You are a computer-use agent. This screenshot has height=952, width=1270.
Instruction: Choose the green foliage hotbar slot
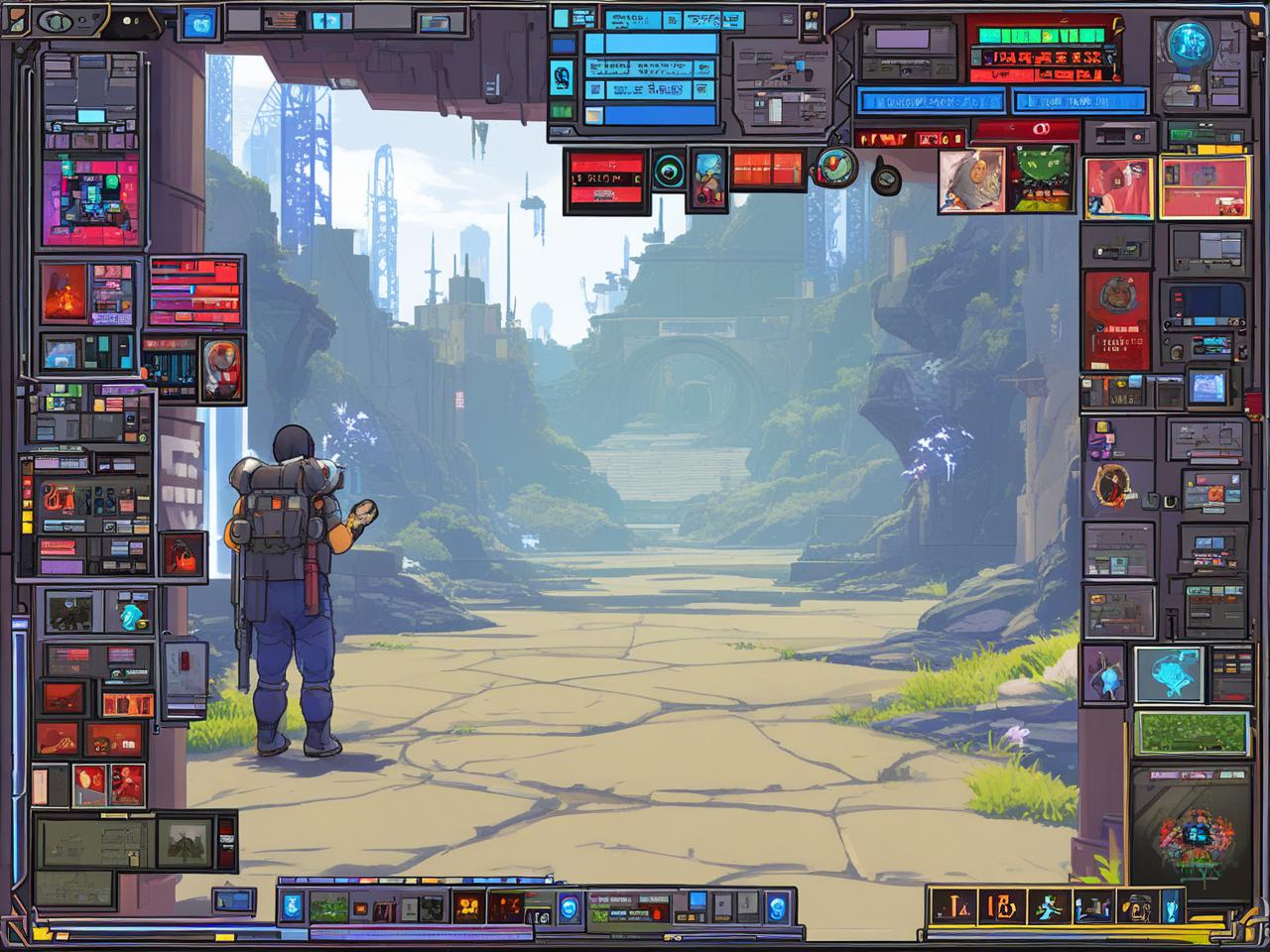pyautogui.click(x=327, y=906)
